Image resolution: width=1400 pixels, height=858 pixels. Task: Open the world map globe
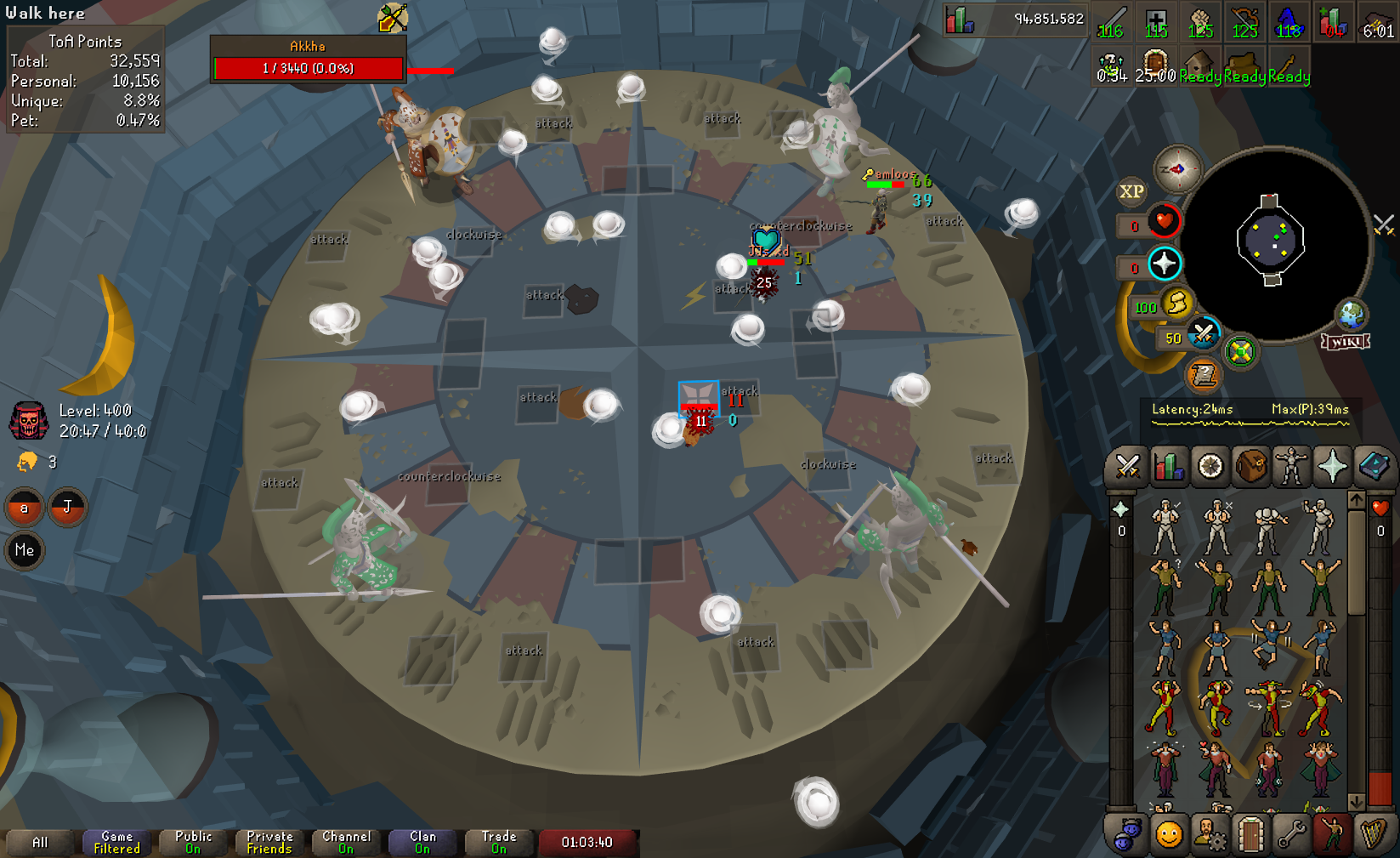(x=1351, y=315)
